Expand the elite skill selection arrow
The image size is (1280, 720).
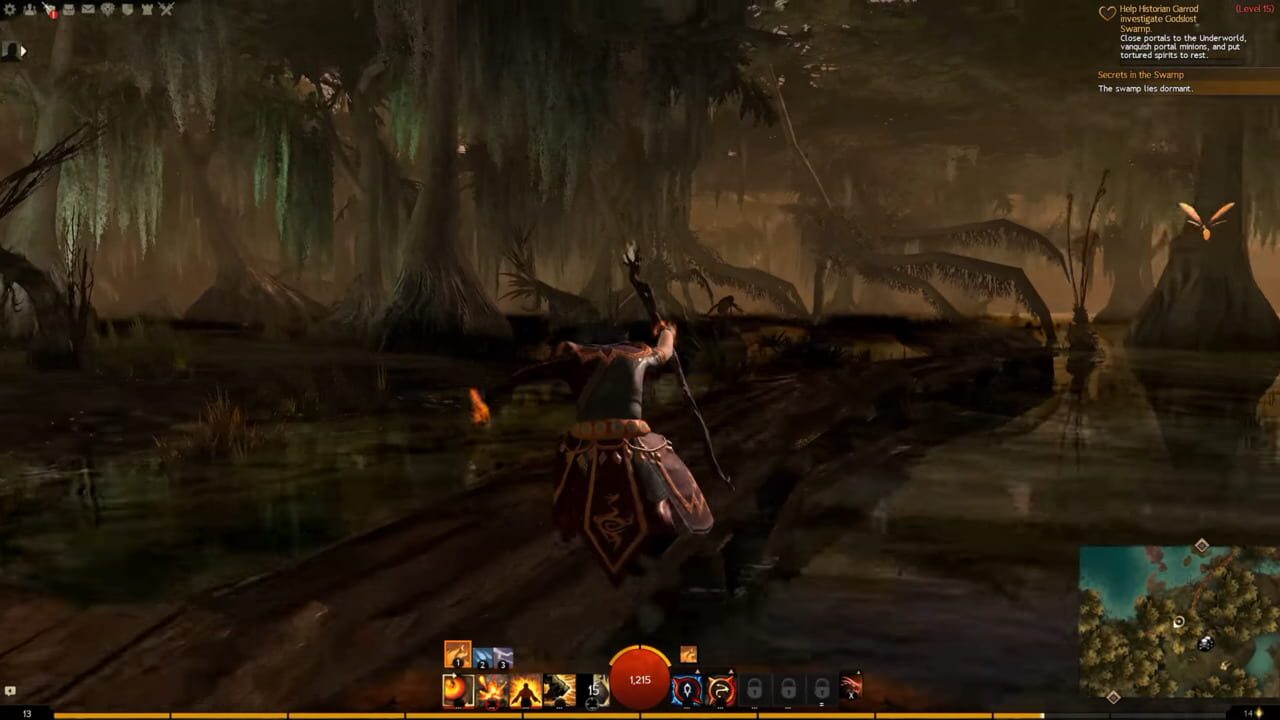point(858,670)
